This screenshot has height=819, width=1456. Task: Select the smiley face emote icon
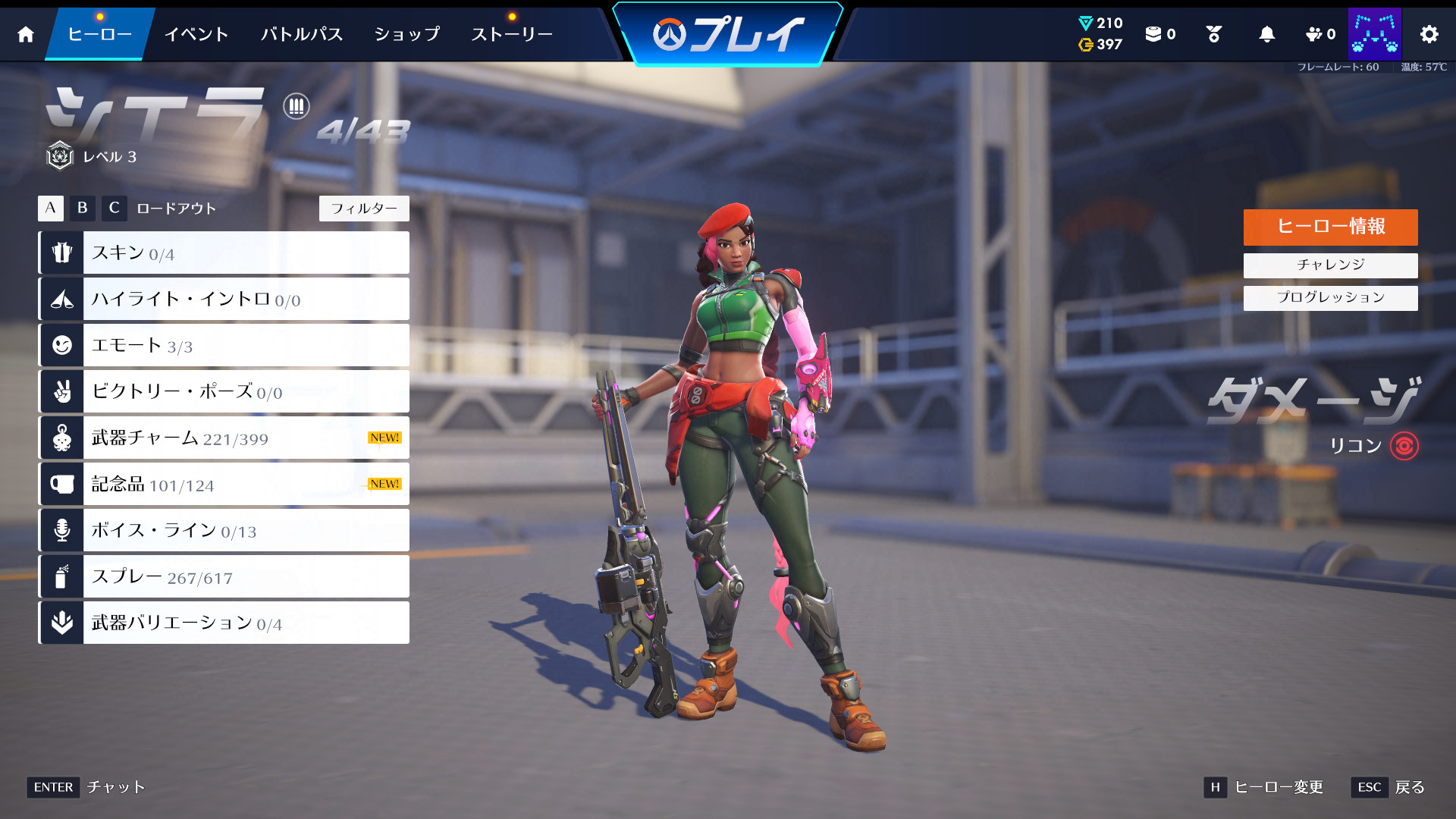coord(61,345)
